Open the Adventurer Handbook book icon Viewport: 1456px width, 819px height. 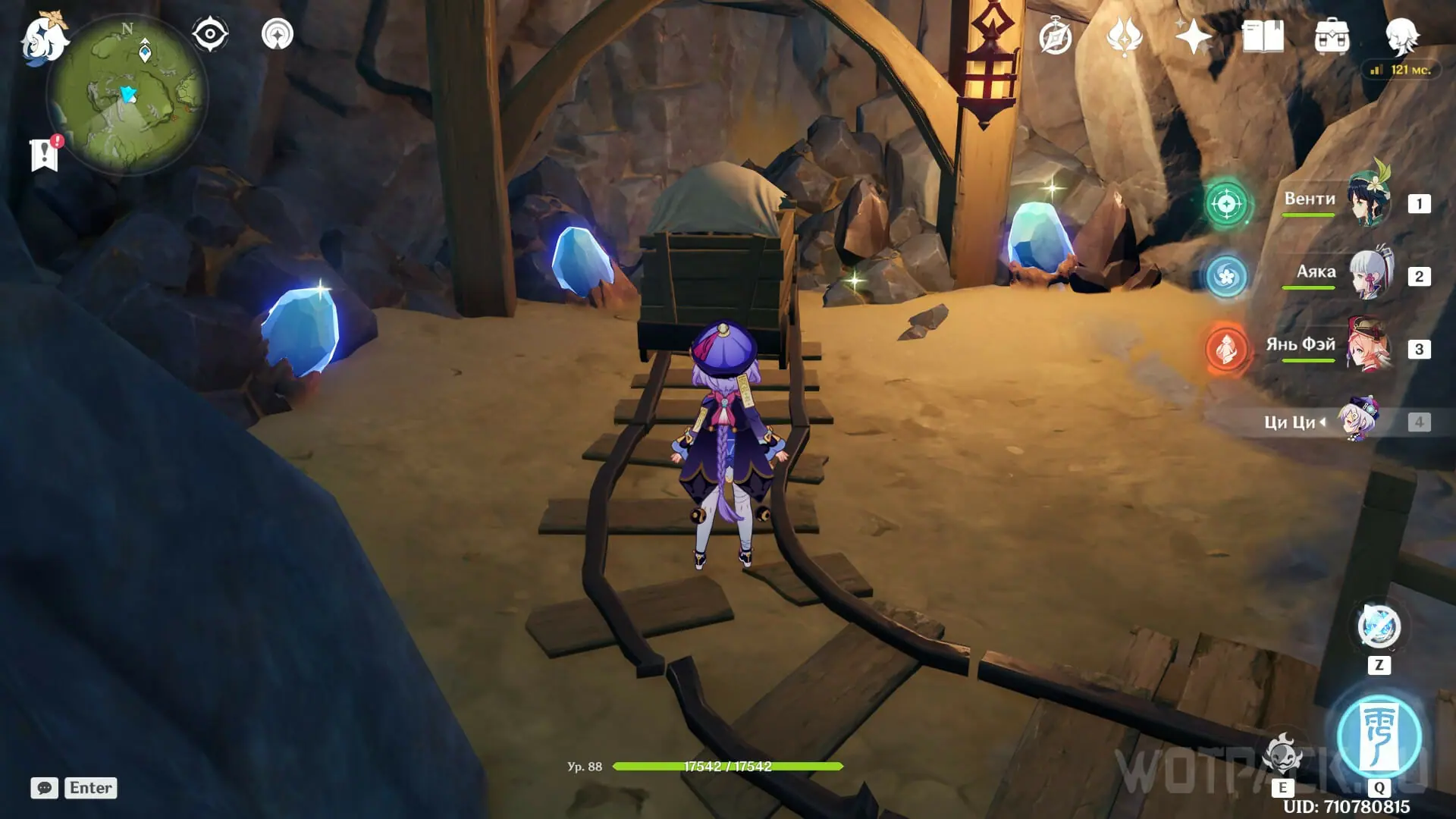1263,36
